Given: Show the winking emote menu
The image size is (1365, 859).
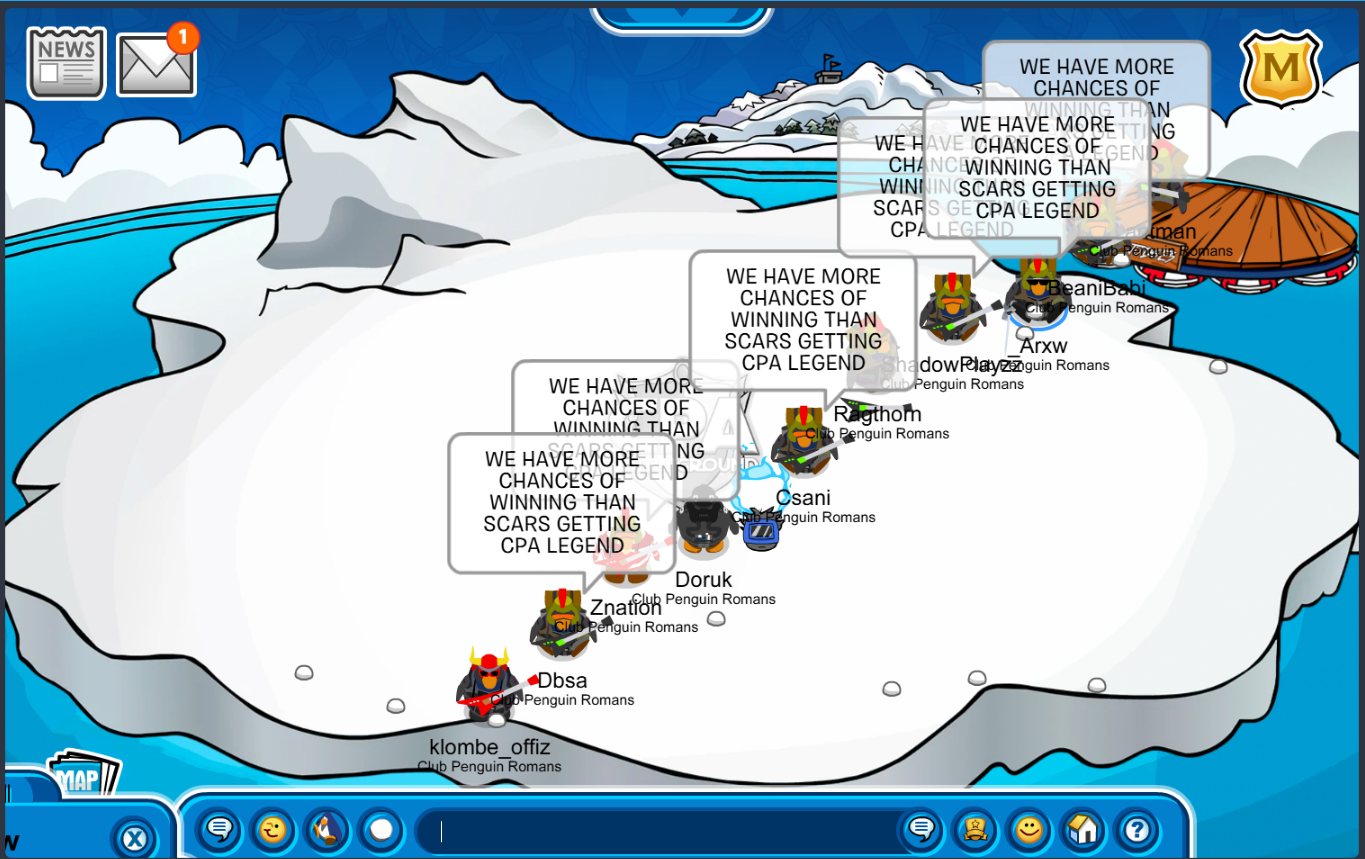Looking at the screenshot, I should [x=271, y=829].
